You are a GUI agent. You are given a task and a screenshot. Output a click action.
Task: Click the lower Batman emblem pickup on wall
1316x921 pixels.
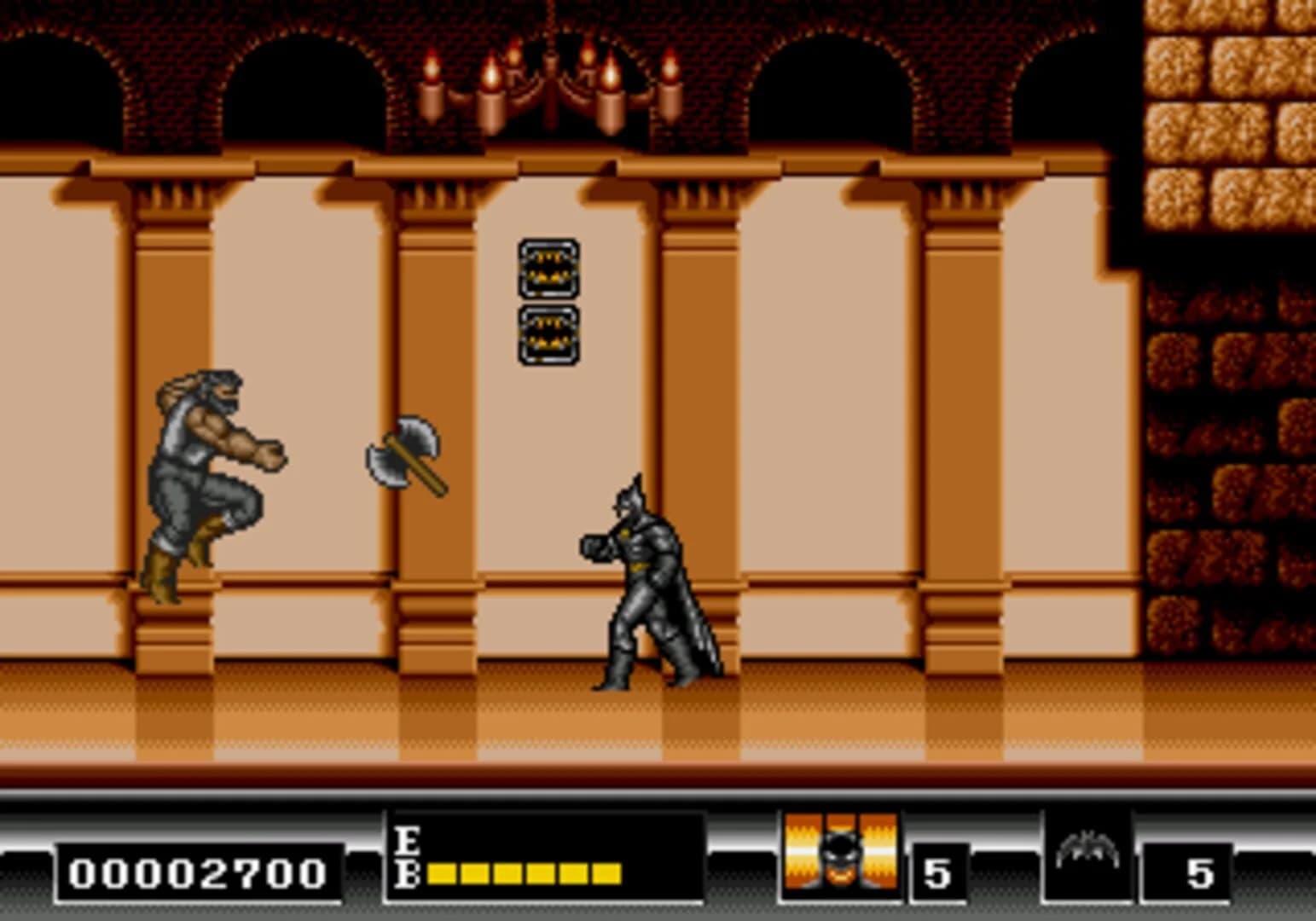[x=550, y=333]
